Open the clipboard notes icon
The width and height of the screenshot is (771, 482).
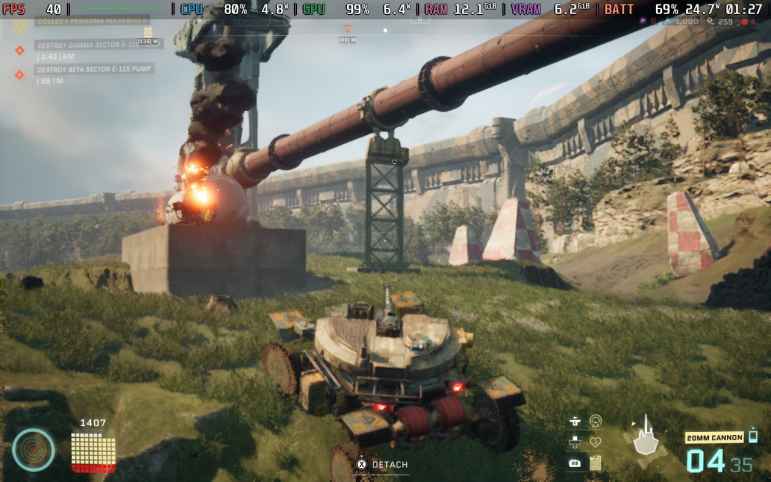596,463
